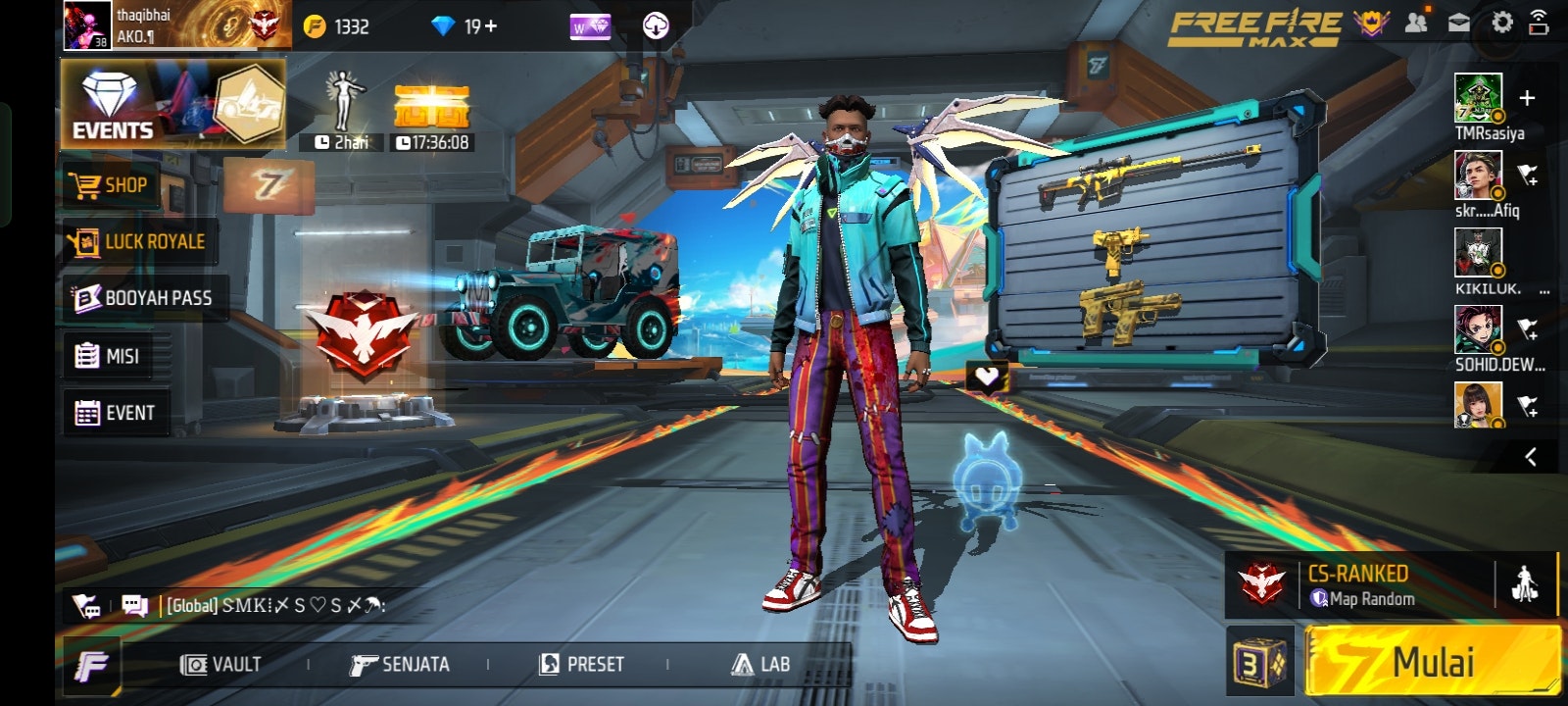
Task: Open the Booyah Pass
Action: point(143,298)
